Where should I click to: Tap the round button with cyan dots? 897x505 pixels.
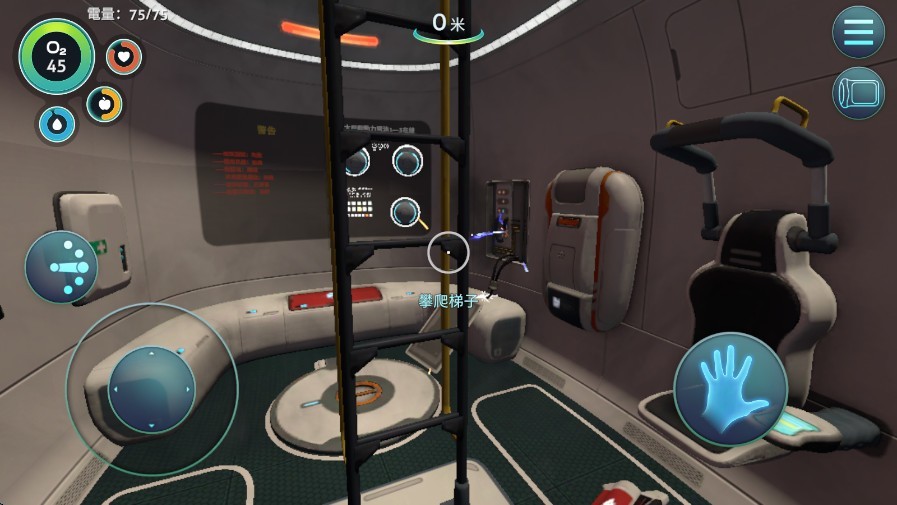click(x=61, y=267)
